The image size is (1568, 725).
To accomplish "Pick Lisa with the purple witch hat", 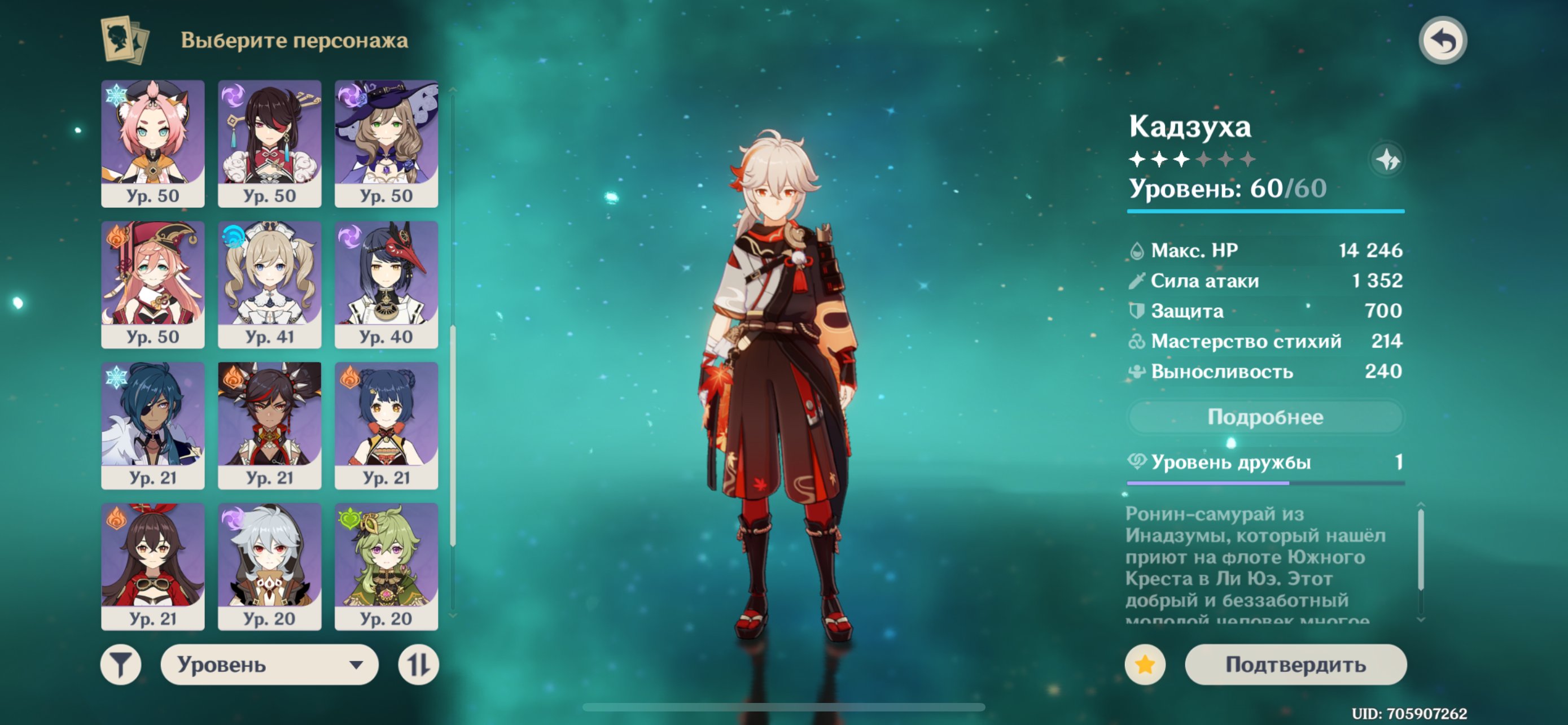I will coord(386,143).
